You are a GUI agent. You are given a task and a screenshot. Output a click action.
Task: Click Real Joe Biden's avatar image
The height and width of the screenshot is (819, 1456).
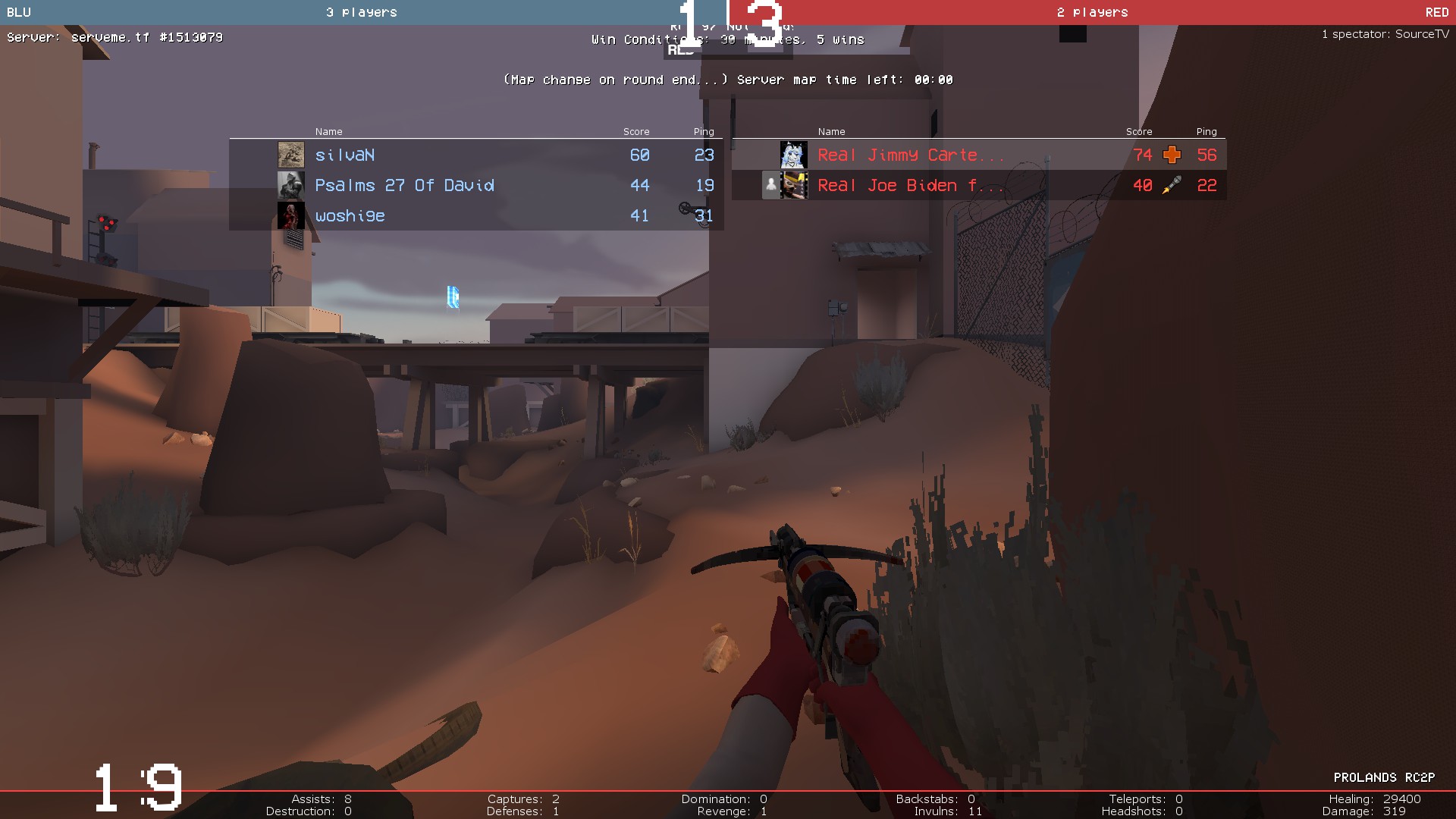tap(793, 185)
